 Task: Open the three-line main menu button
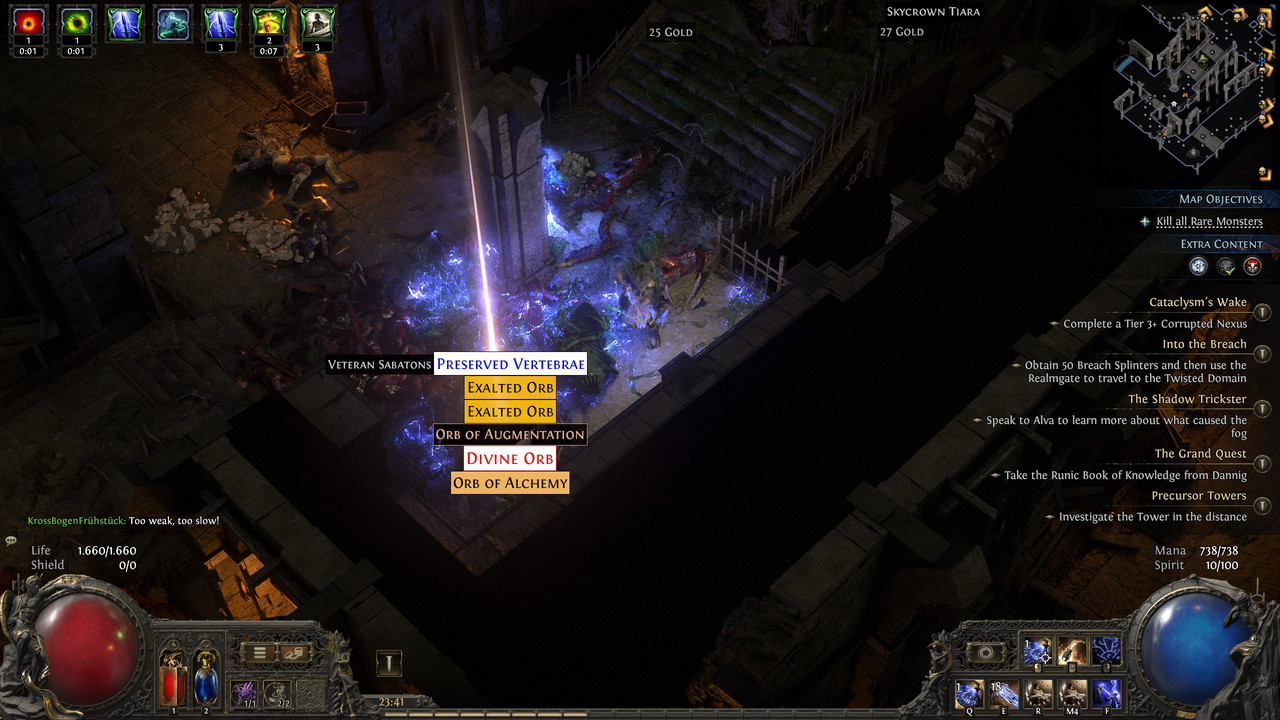coord(259,653)
